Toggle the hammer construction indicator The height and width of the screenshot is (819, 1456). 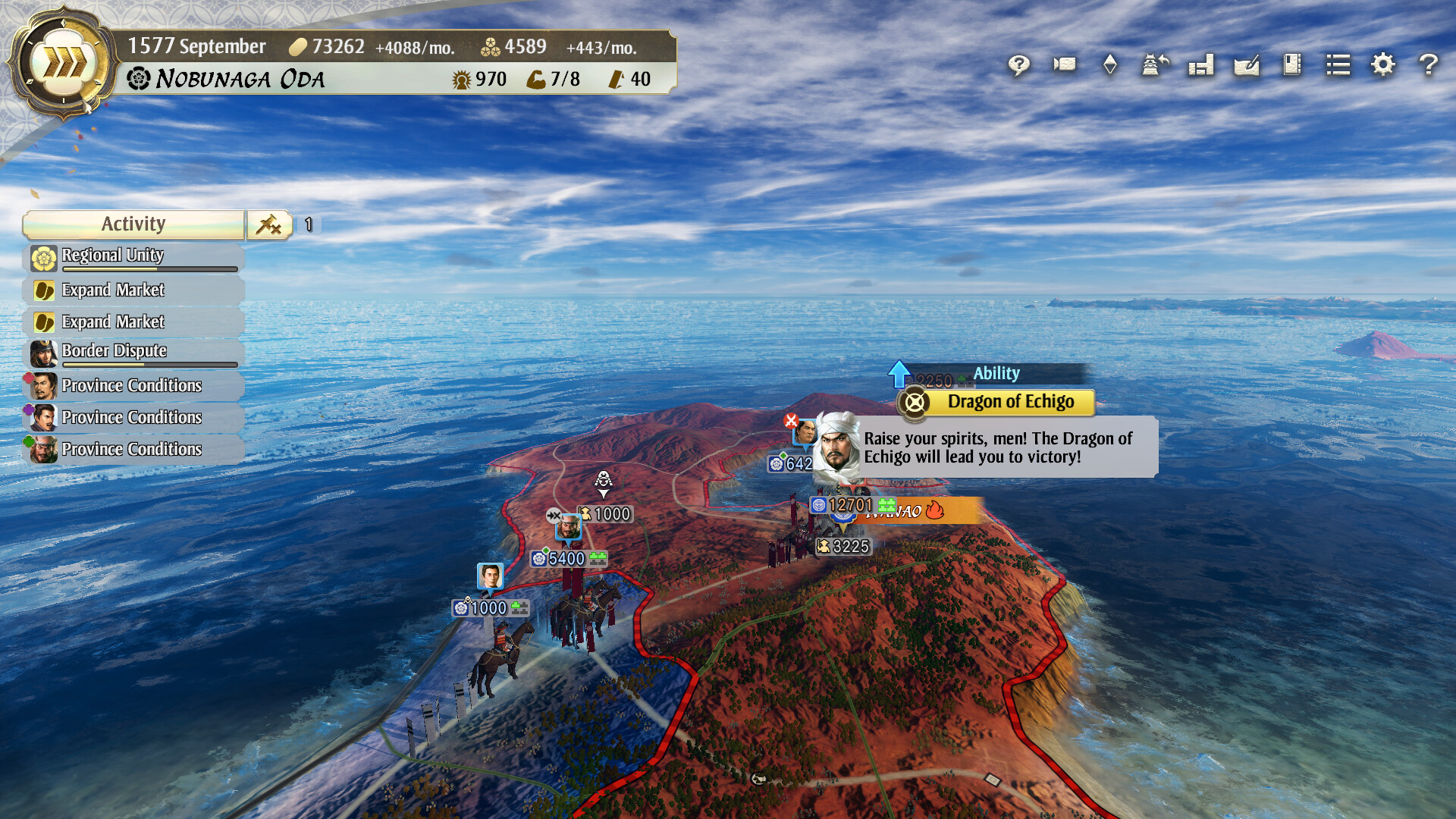coord(269,224)
